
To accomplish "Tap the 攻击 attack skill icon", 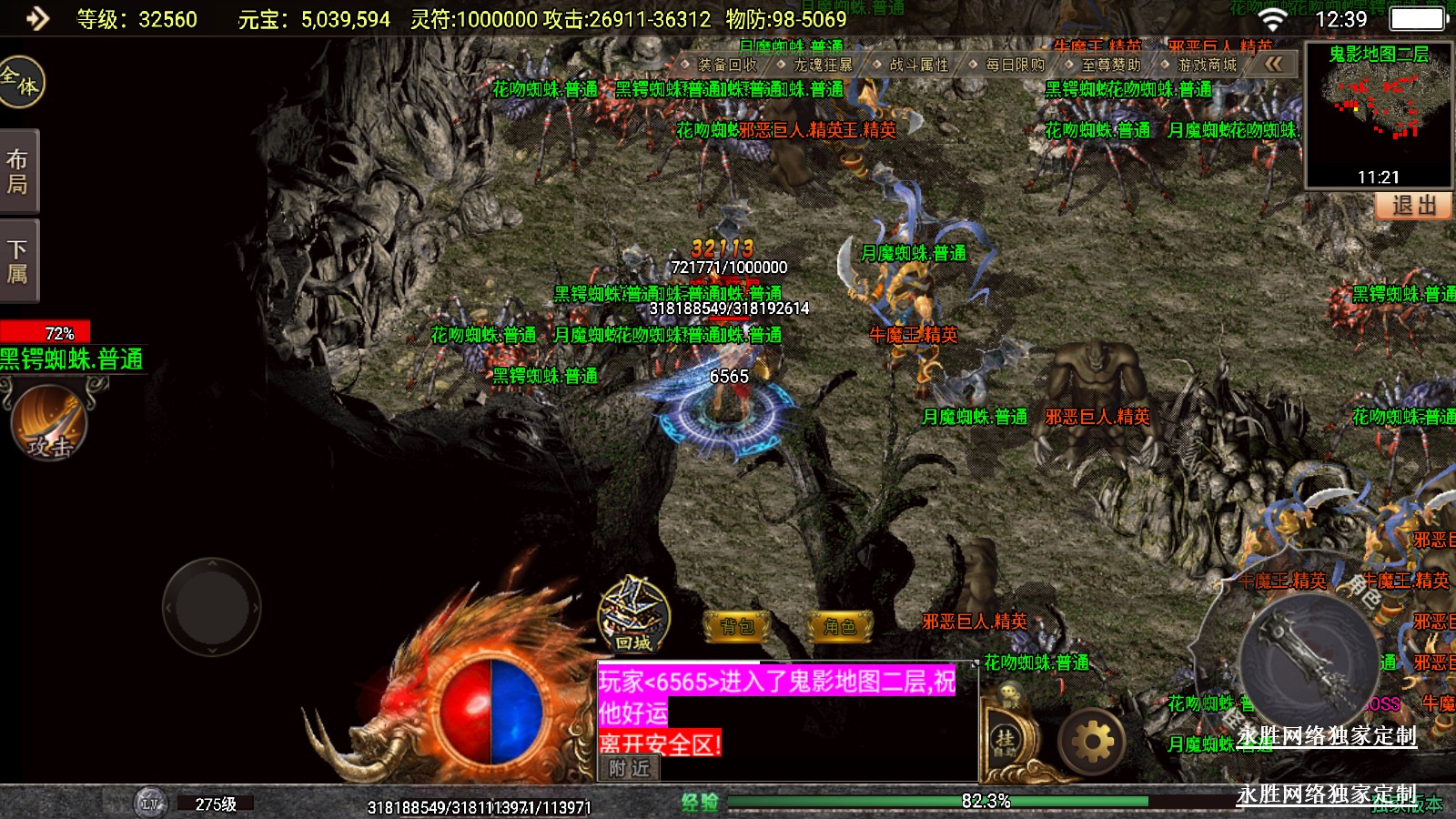I will pyautogui.click(x=49, y=422).
